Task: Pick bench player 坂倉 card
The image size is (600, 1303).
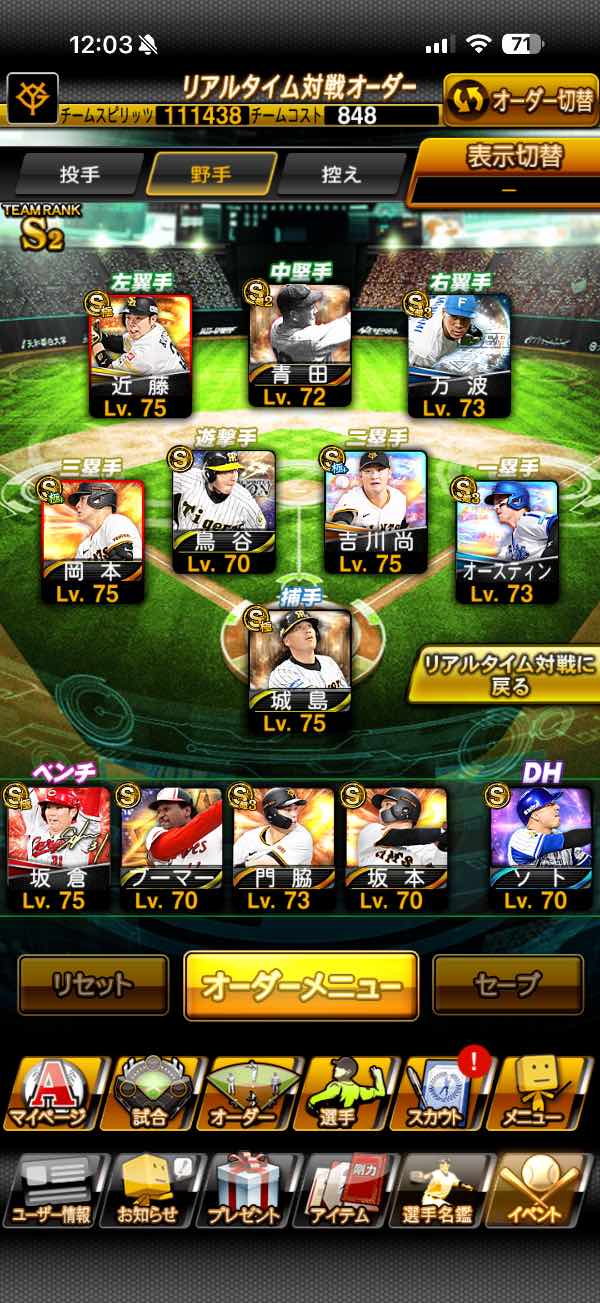Action: [x=59, y=848]
